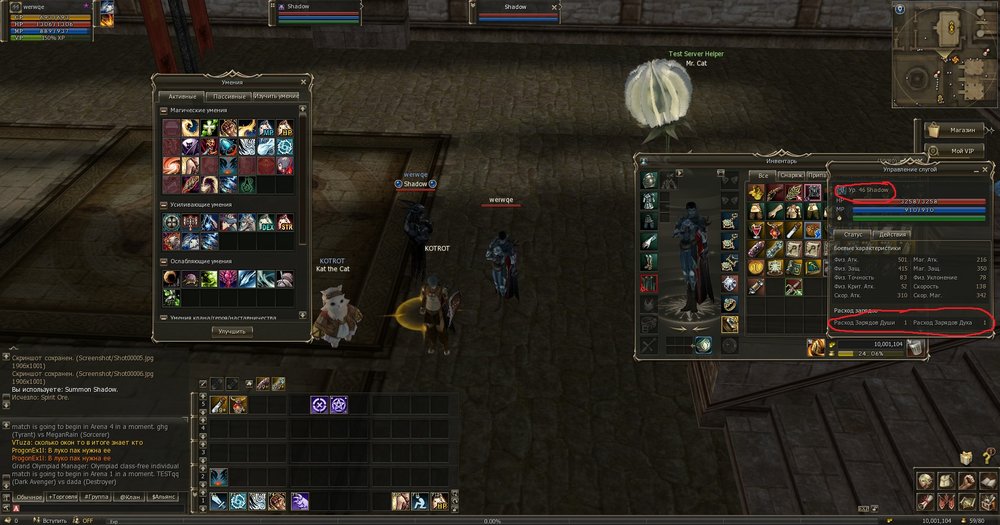1000x525 pixels.
Task: Select the +Торговля chat tab
Action: tap(63, 496)
